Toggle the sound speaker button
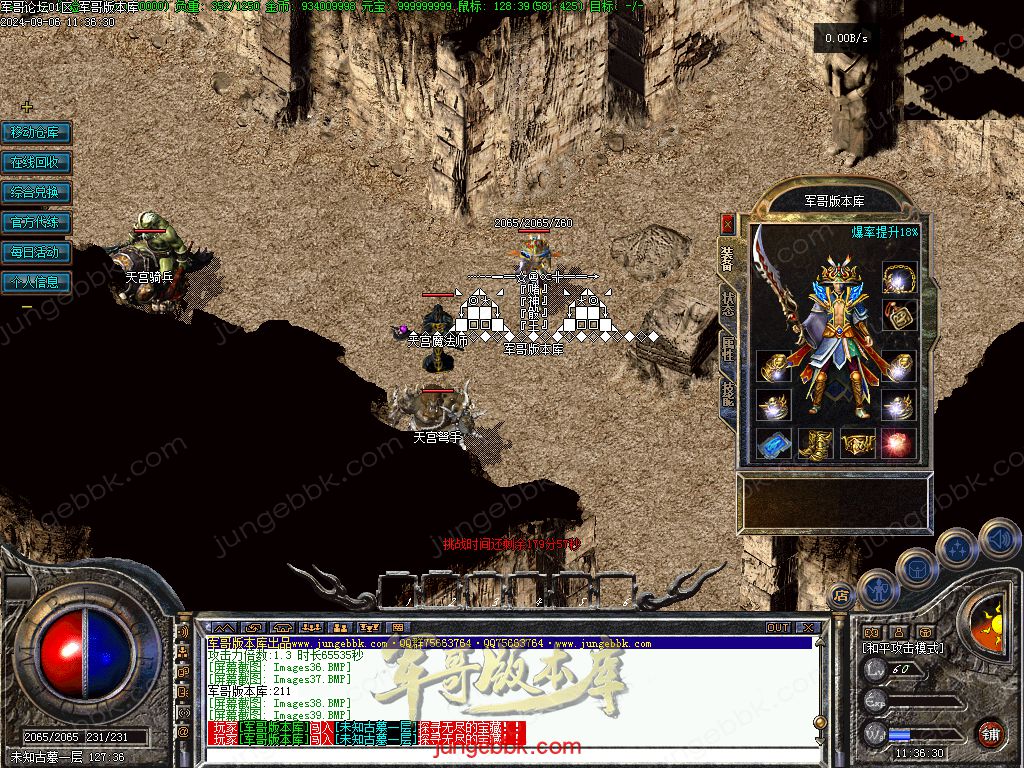1024x768 pixels. (x=999, y=540)
